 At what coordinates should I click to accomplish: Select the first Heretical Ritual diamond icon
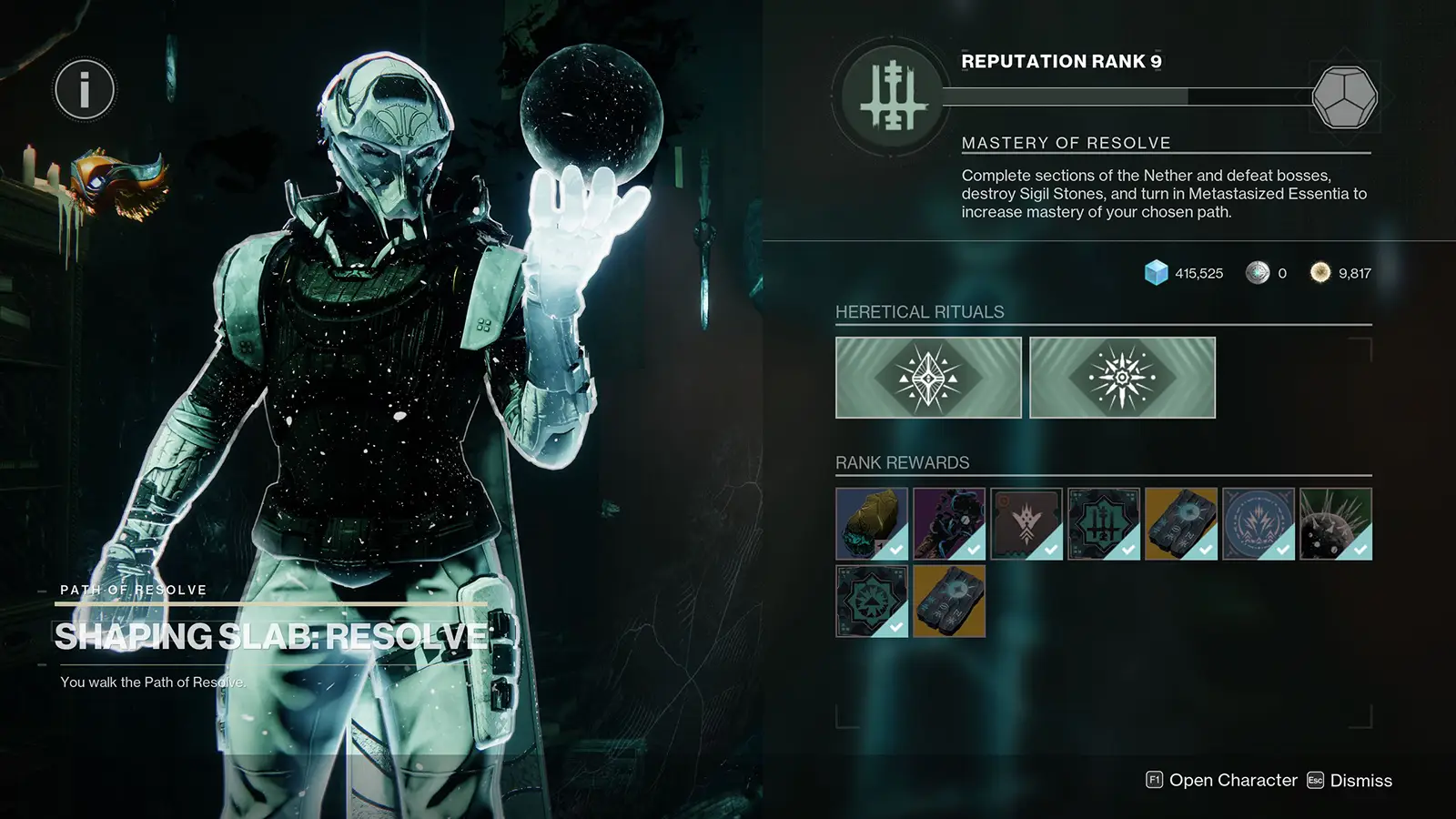click(929, 377)
